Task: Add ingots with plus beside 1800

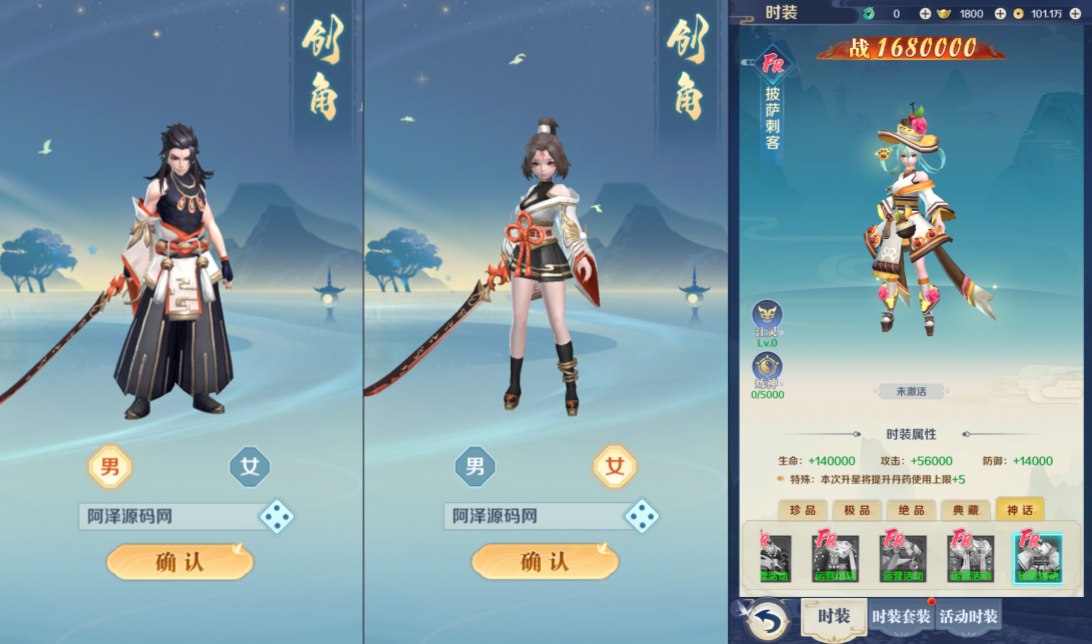Action: (x=999, y=13)
